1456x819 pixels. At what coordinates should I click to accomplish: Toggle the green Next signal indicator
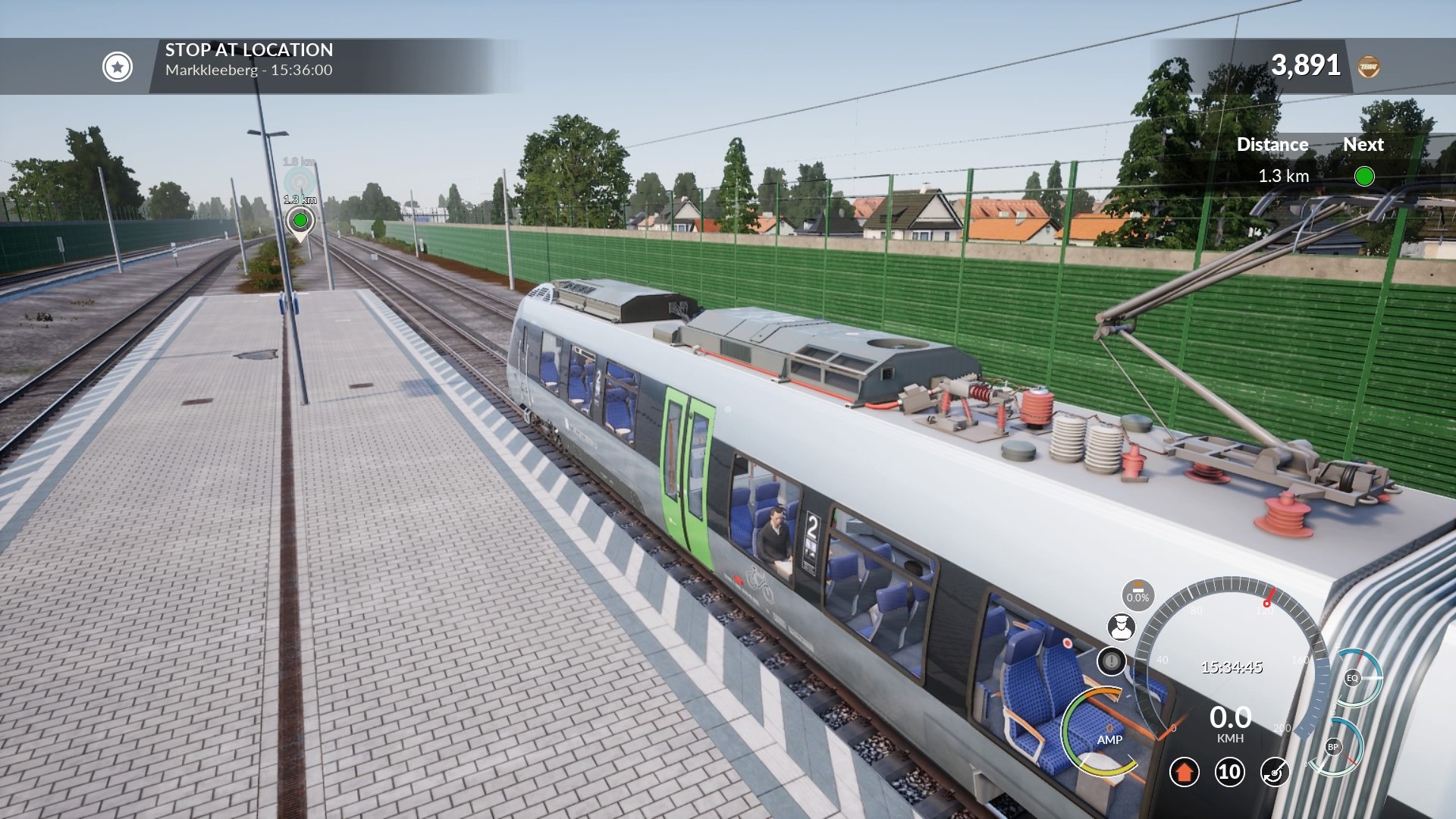(x=1365, y=175)
